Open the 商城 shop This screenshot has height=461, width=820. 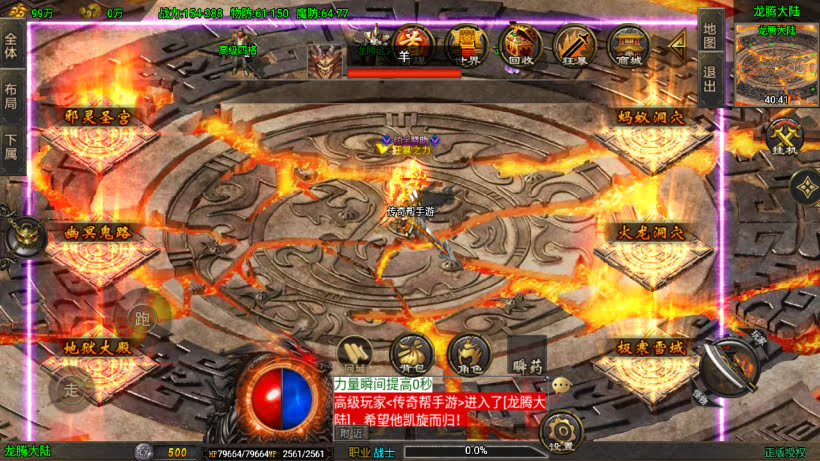630,44
